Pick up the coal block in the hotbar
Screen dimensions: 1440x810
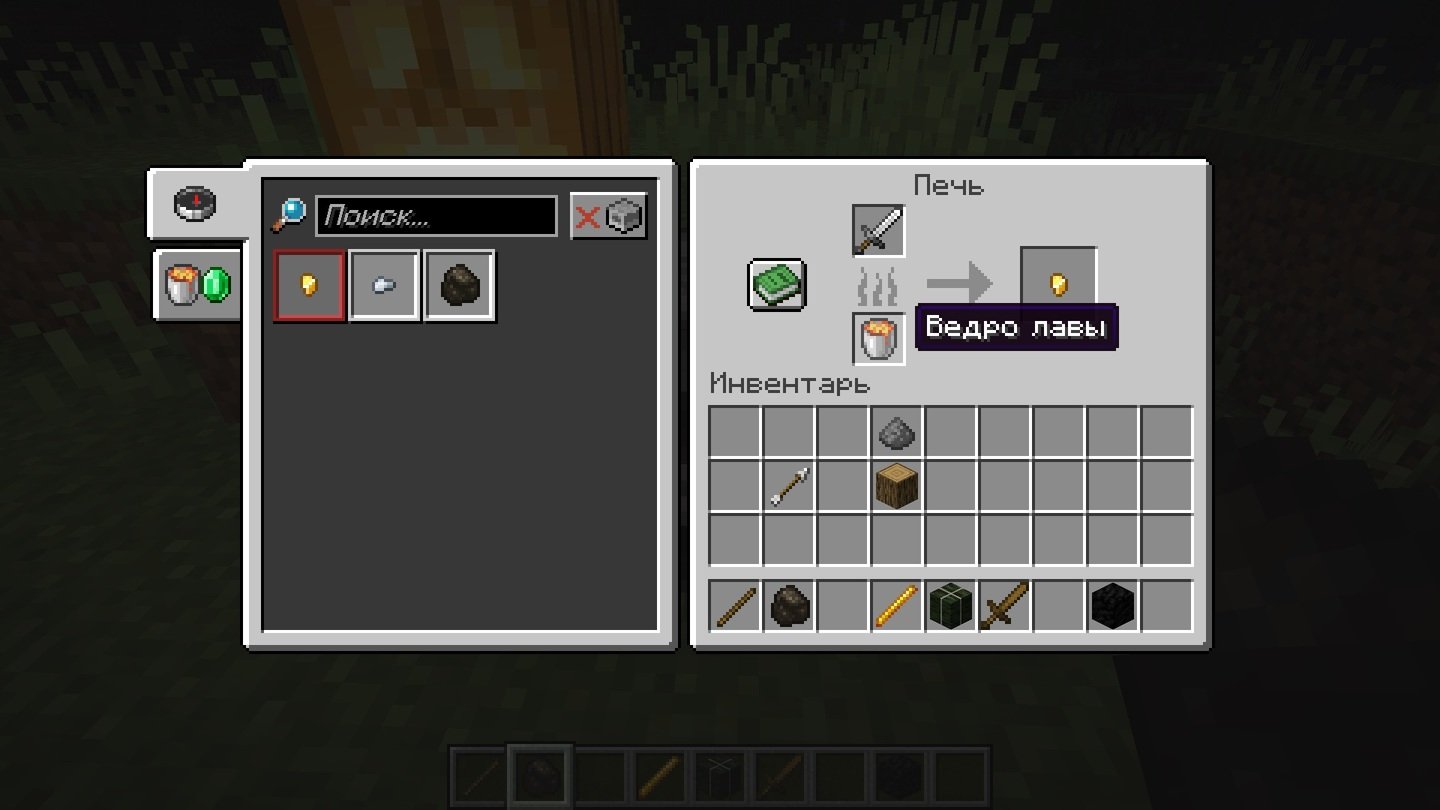[1113, 606]
